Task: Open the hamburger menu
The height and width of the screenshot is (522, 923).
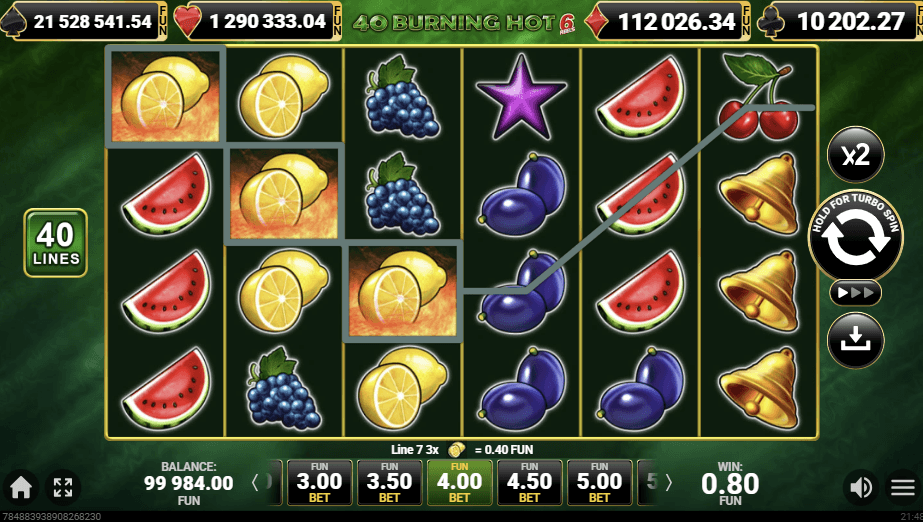Action: pos(902,488)
